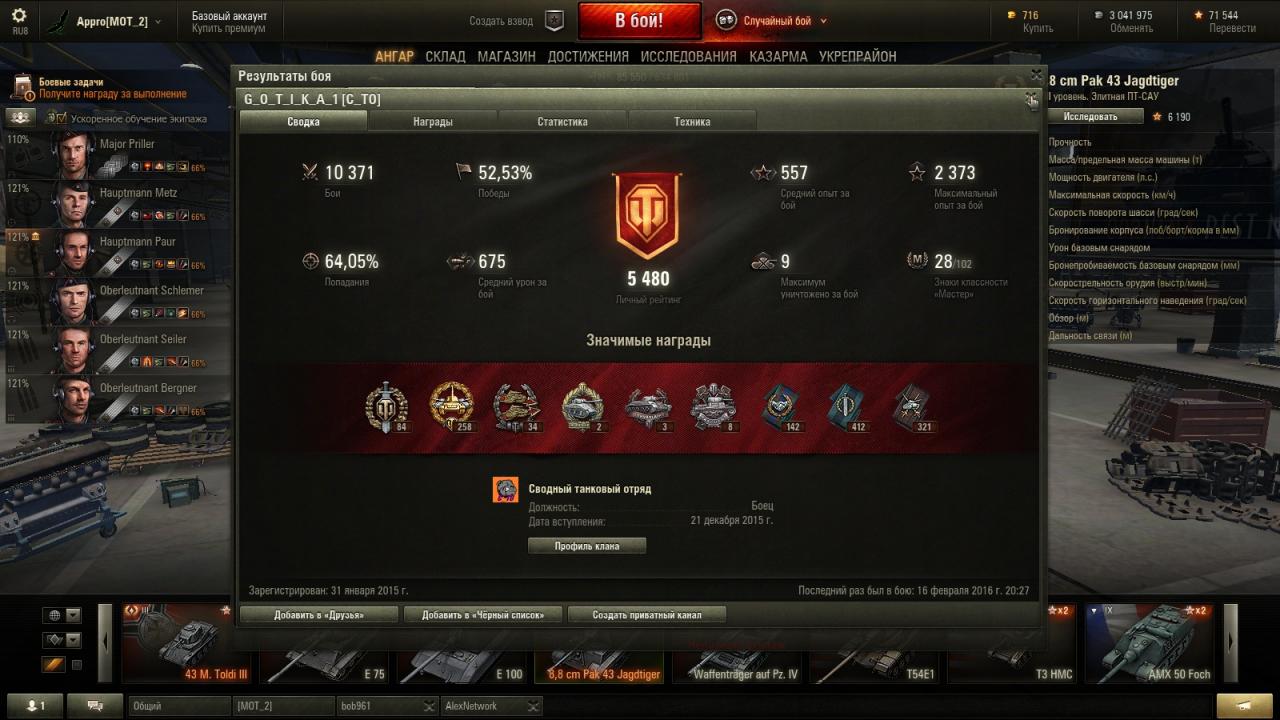This screenshot has height=720, width=1280.
Task: Show the «Техника» tab
Action: click(692, 122)
